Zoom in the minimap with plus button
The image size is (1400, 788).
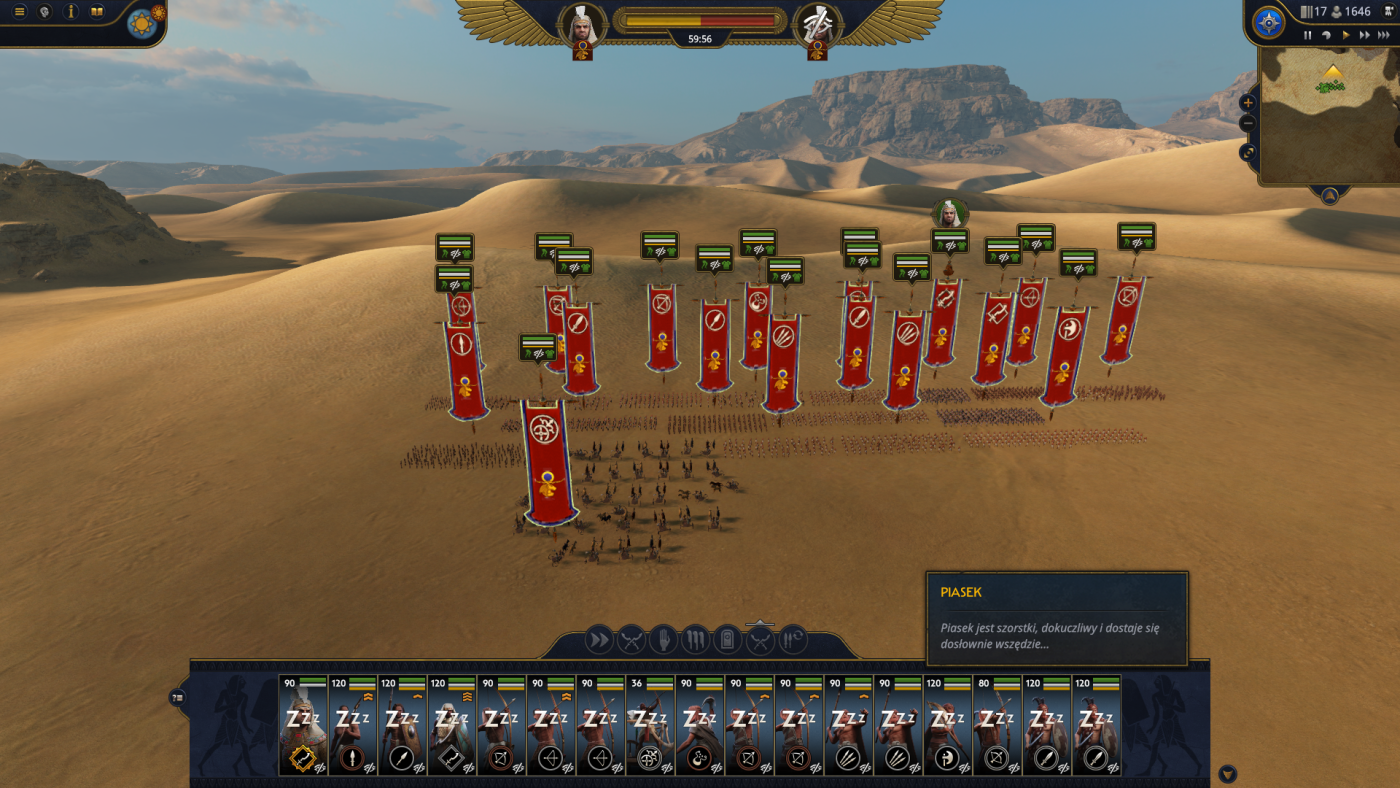click(1248, 103)
